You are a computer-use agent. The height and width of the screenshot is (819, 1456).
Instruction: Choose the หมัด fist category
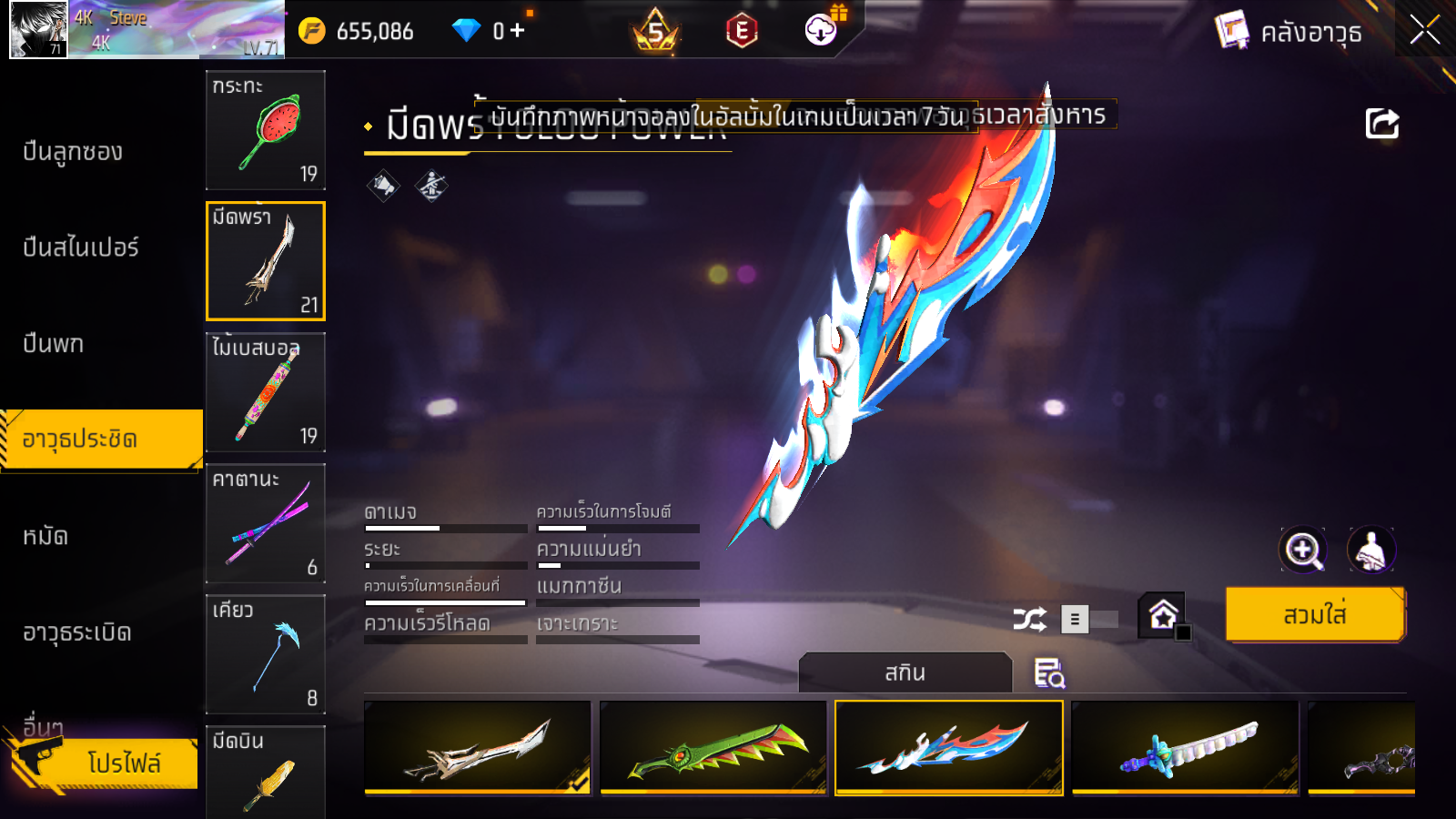click(x=45, y=537)
